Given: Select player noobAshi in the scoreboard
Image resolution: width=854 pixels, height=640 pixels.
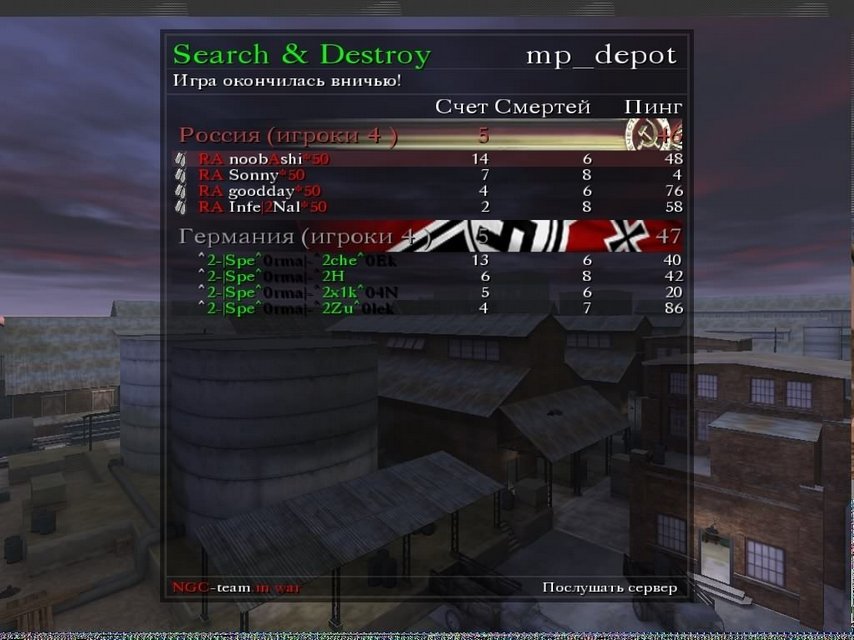Looking at the screenshot, I should [x=264, y=159].
